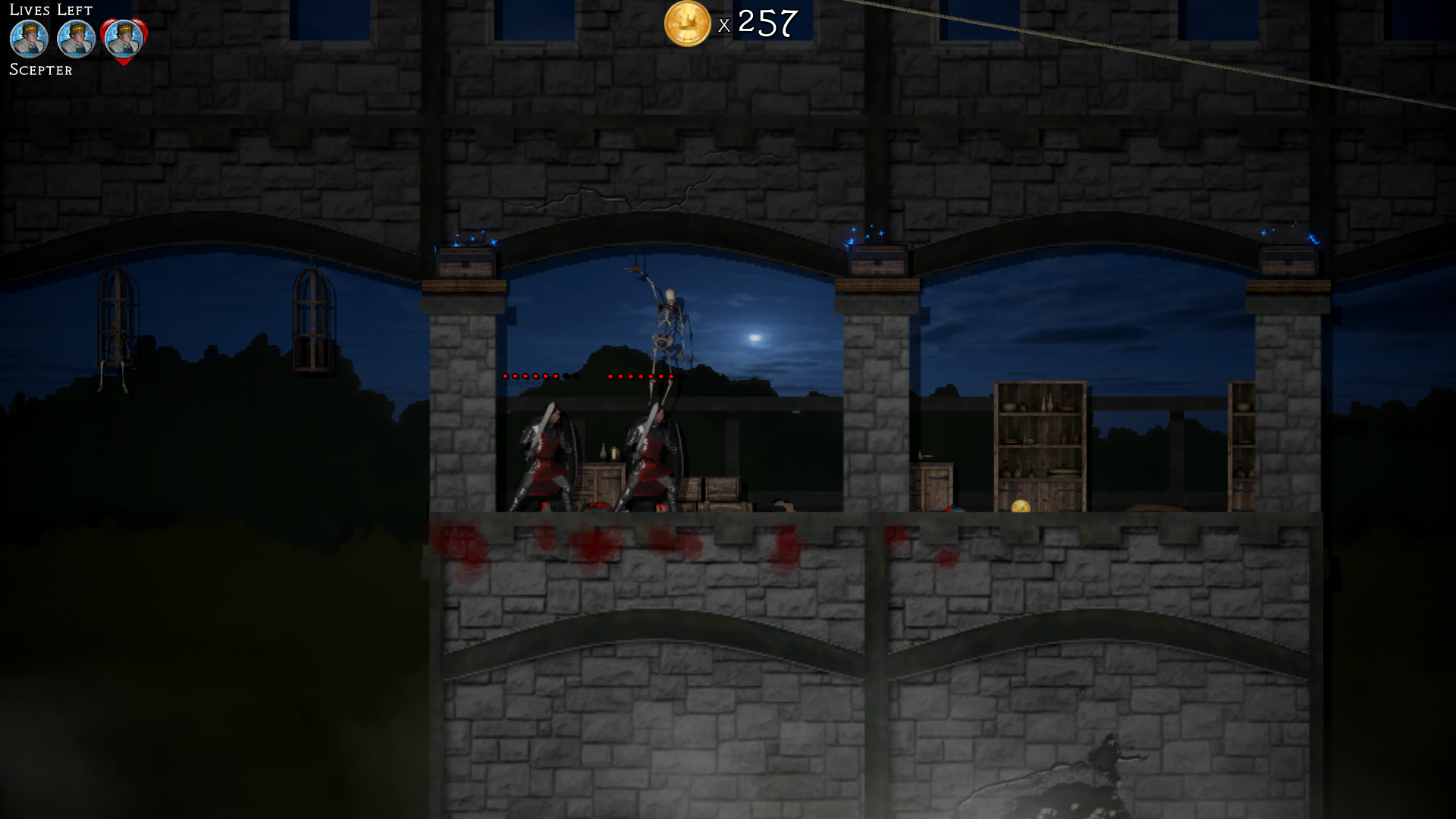Click the king portrait inside the red heart
The width and height of the screenshot is (1456, 819).
pyautogui.click(x=121, y=39)
